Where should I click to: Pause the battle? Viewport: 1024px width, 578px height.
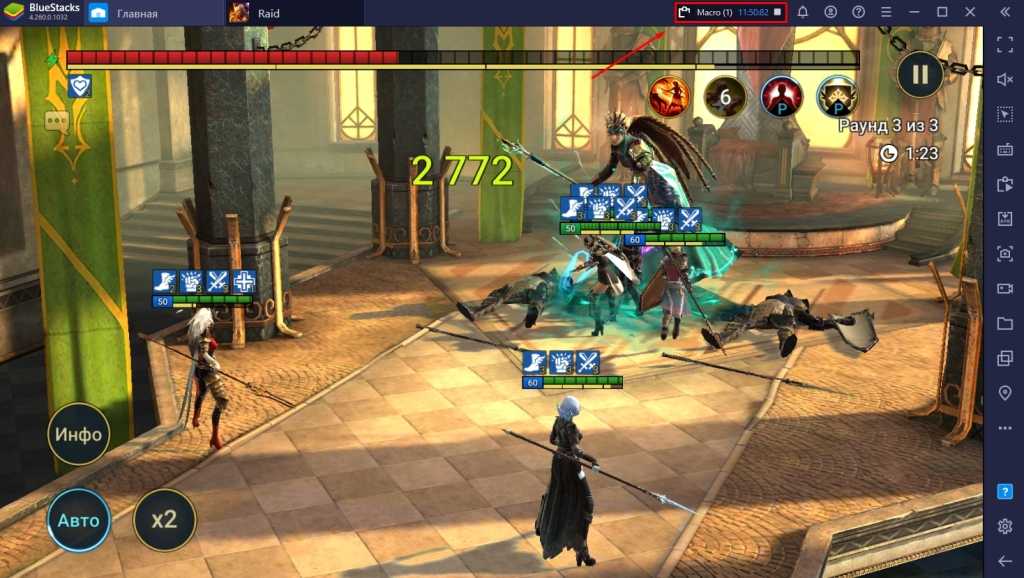[919, 74]
